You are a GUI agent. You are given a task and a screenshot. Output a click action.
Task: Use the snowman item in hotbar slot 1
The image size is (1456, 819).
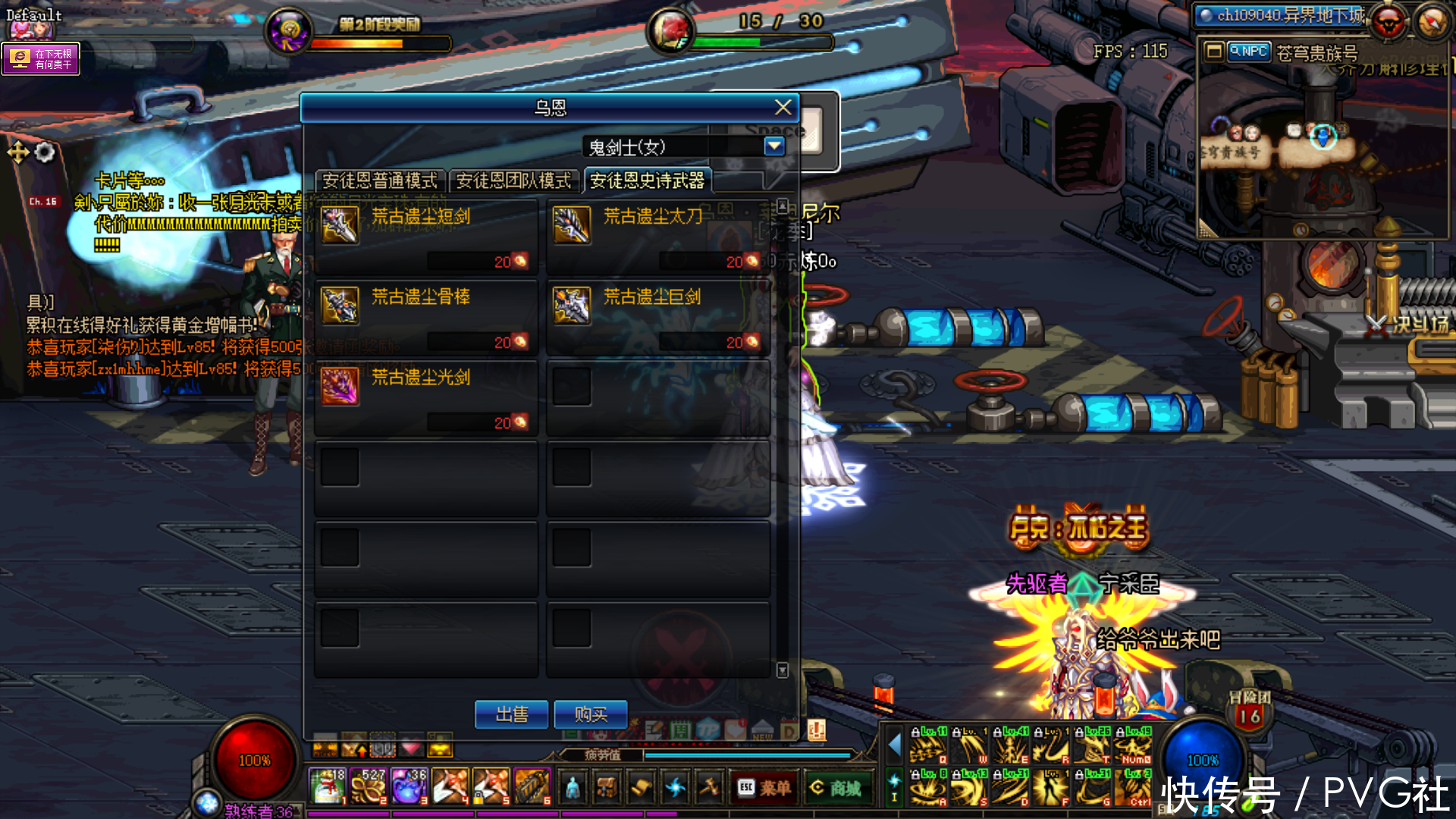(328, 786)
